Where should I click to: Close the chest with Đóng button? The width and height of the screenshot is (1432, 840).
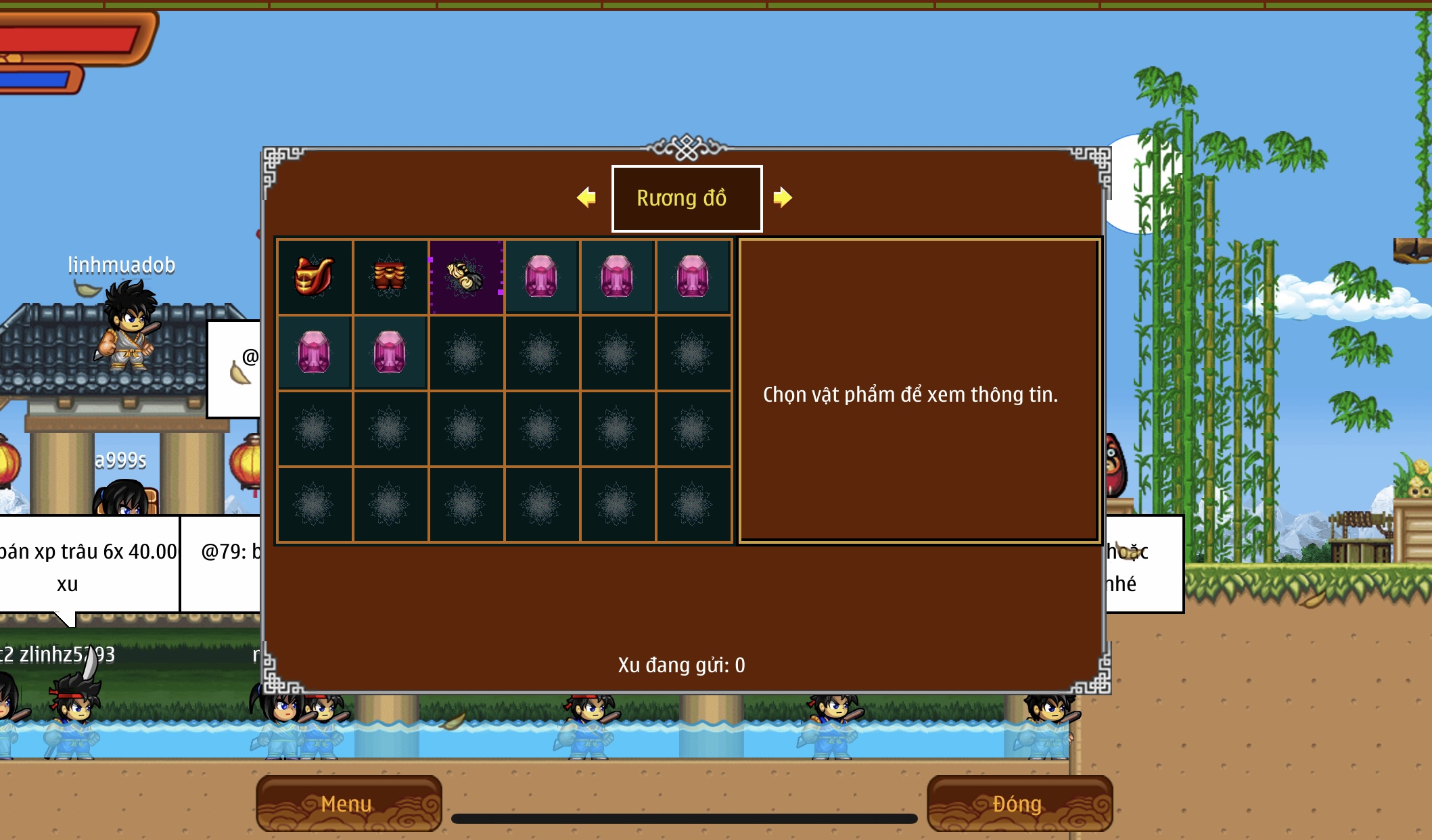point(1019,803)
